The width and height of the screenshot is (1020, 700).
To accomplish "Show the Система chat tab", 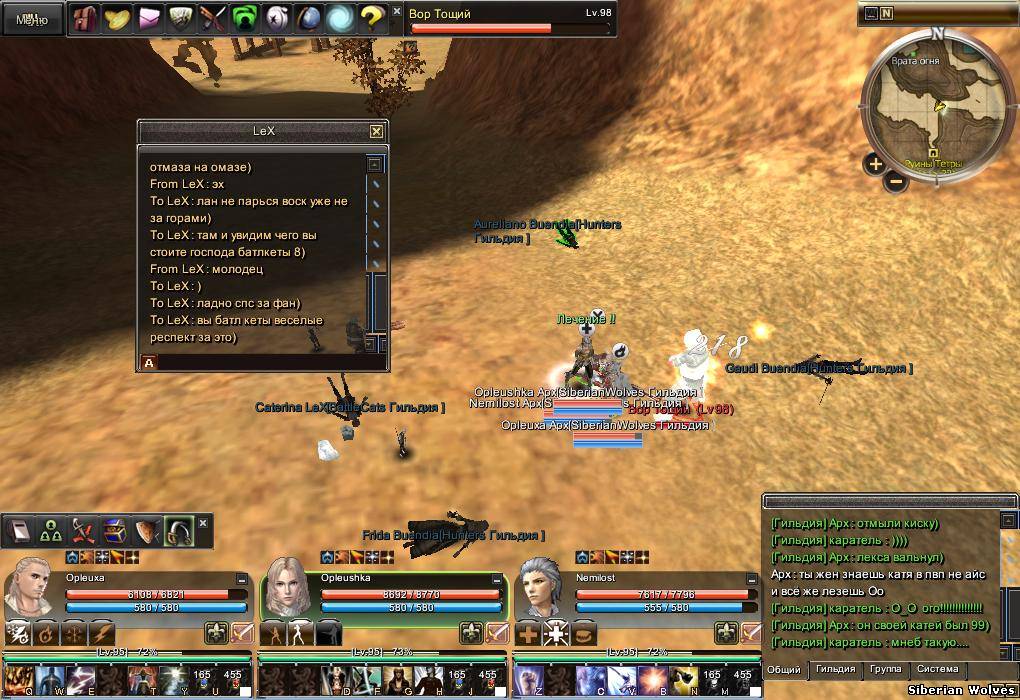I will click(937, 669).
